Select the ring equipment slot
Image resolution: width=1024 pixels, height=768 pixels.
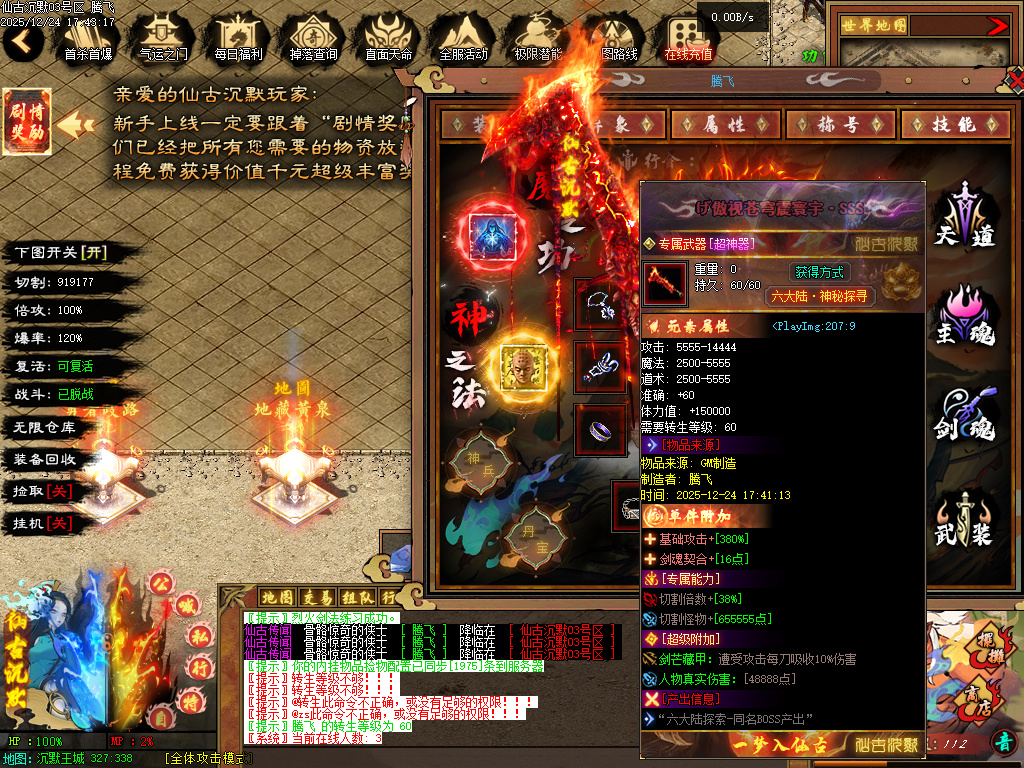[x=600, y=428]
